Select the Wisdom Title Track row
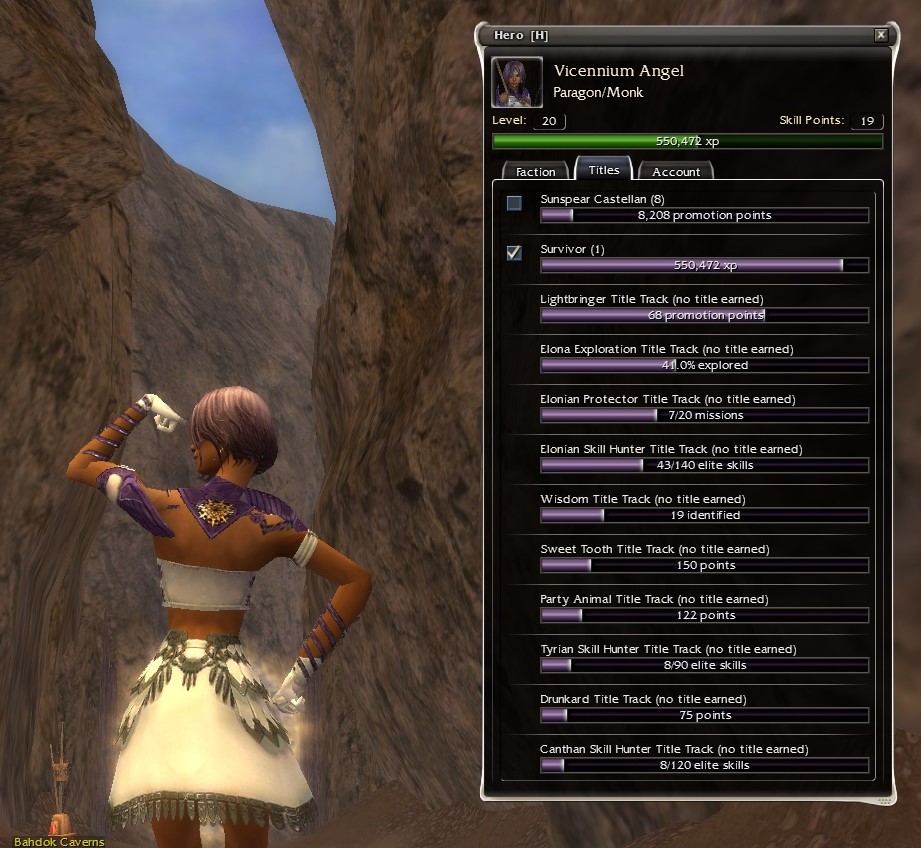 pyautogui.click(x=704, y=508)
